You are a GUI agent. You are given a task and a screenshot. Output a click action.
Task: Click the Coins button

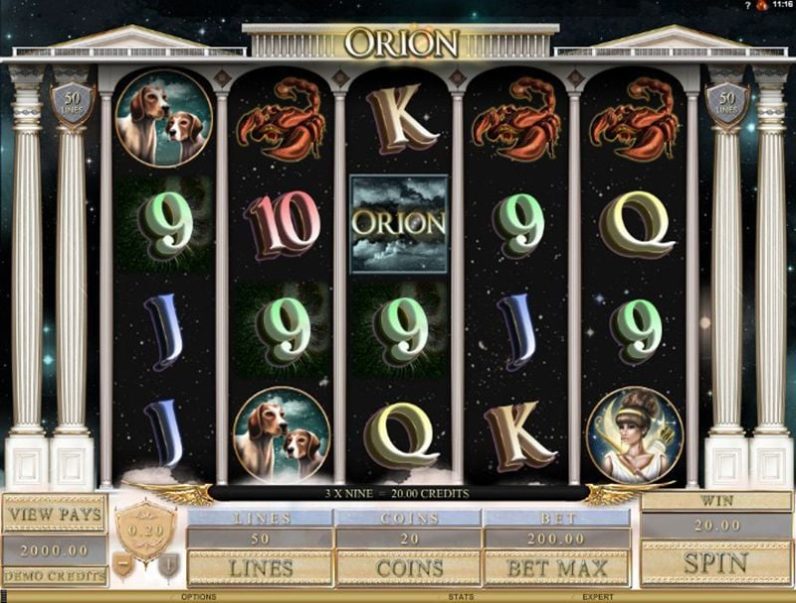[x=408, y=568]
